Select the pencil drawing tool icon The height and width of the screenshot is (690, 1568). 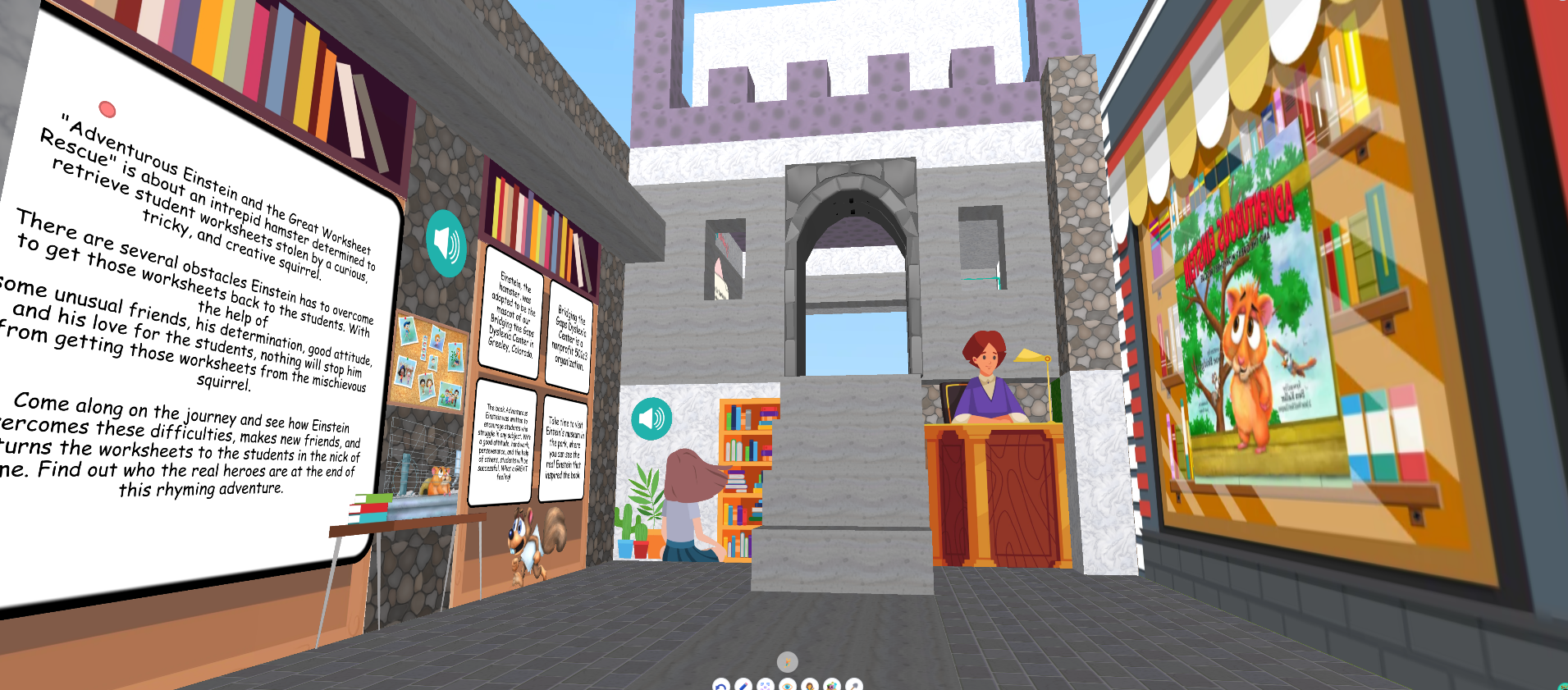(743, 687)
